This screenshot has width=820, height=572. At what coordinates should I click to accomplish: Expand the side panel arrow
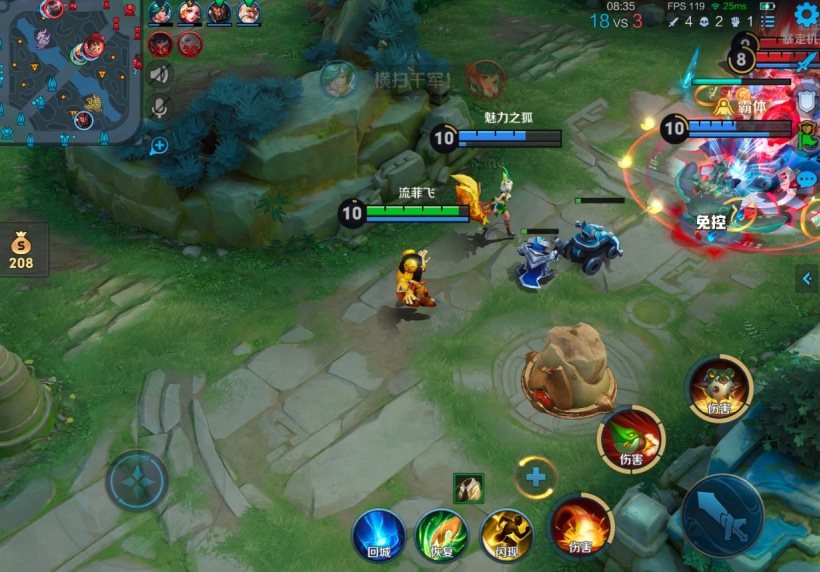pyautogui.click(x=808, y=279)
